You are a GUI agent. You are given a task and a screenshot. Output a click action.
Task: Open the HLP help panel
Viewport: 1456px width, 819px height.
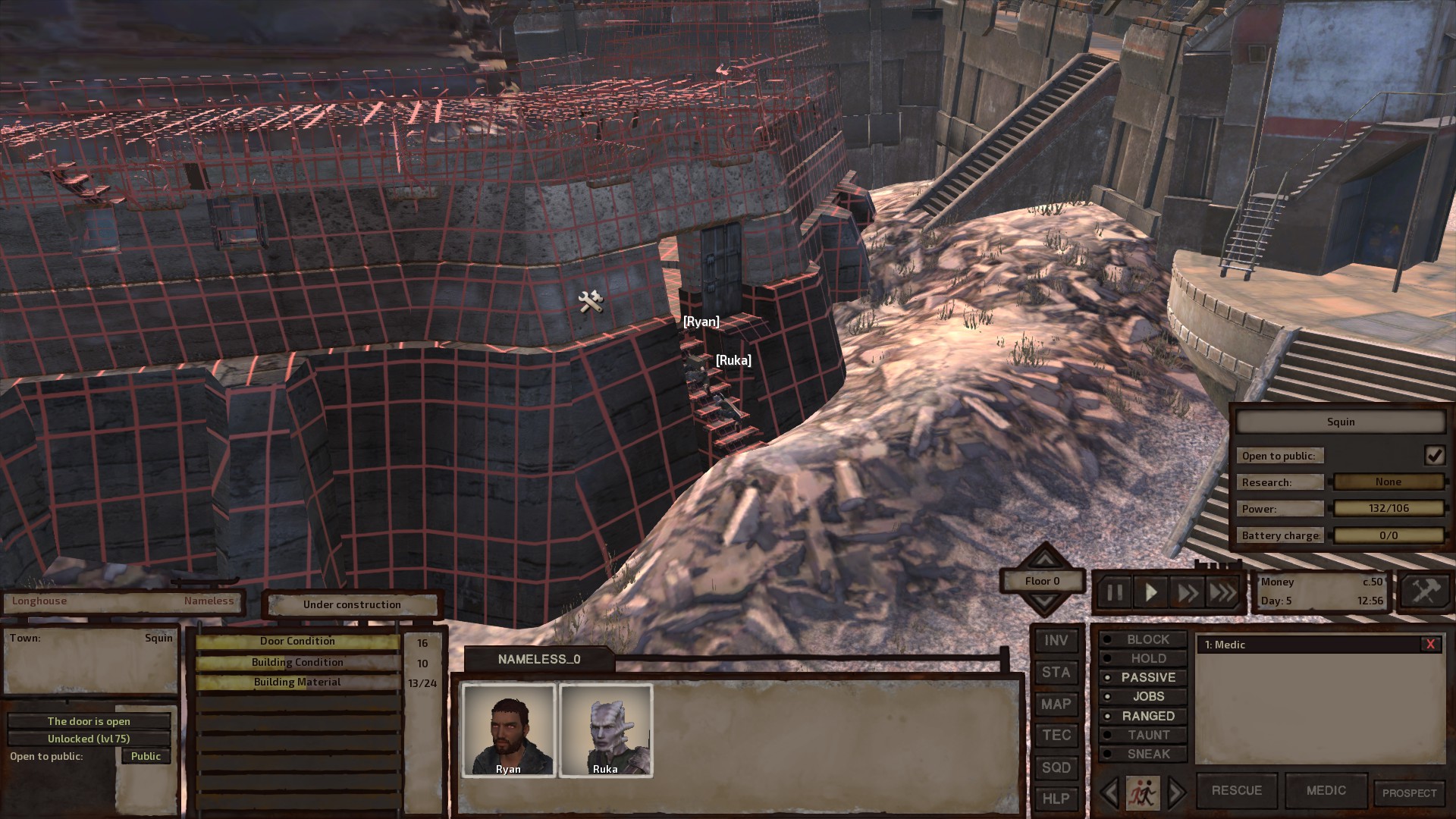click(1056, 799)
